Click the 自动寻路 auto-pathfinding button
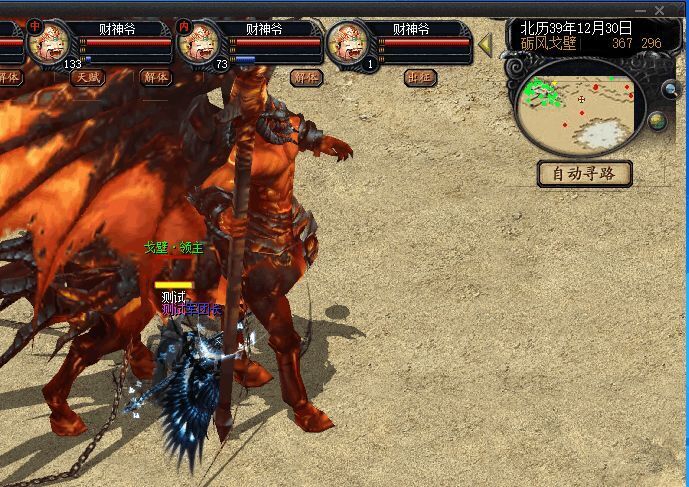This screenshot has height=487, width=689. (x=585, y=173)
